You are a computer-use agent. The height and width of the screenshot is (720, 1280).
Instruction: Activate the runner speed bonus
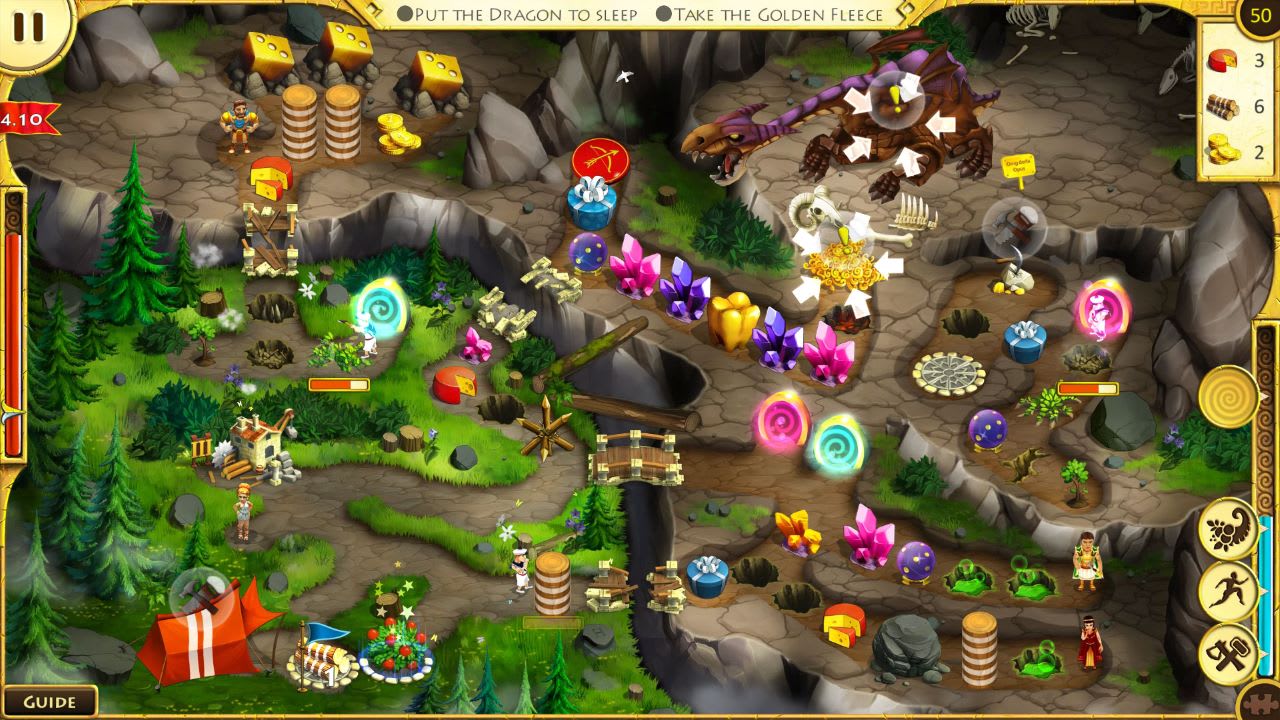pyautogui.click(x=1230, y=590)
